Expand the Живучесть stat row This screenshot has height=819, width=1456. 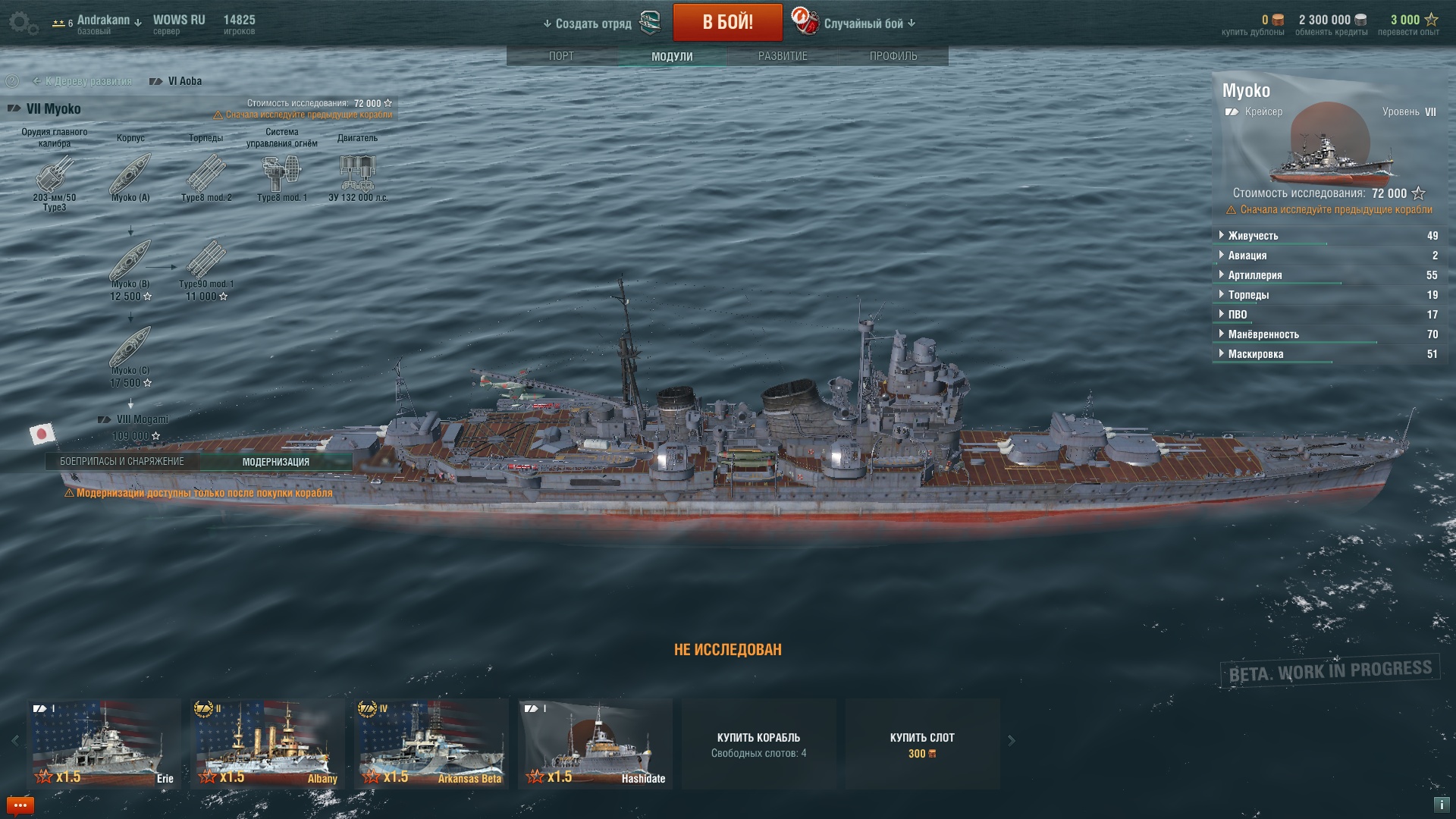(1253, 236)
